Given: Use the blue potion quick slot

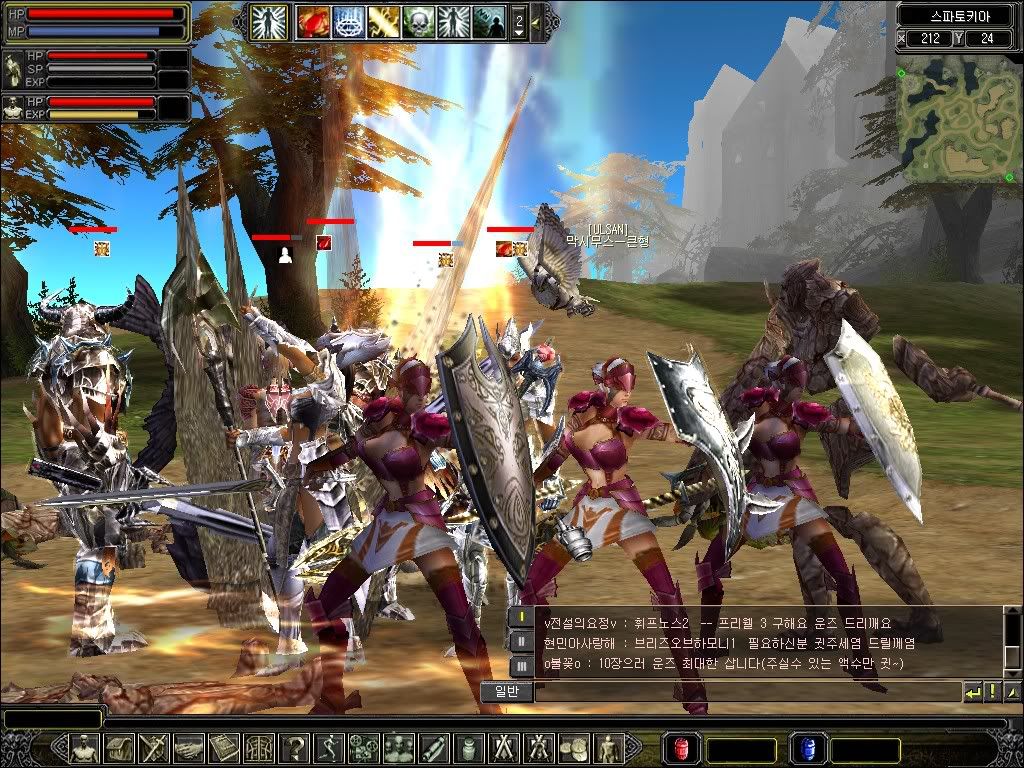Looking at the screenshot, I should 807,748.
